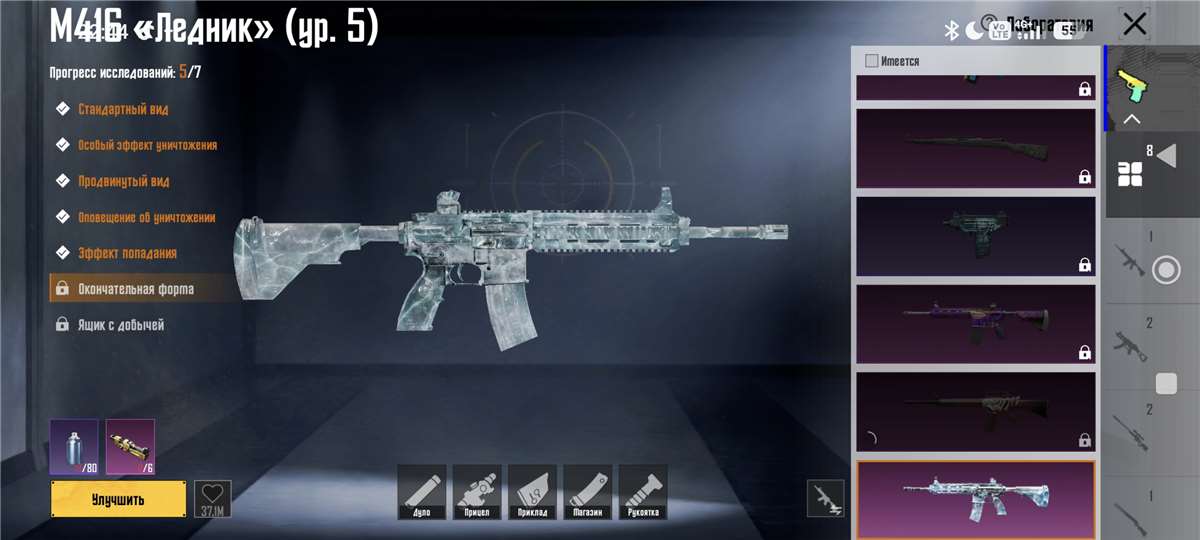Open the Рукоятка grip attachment slot
1200x540 pixels.
click(642, 492)
